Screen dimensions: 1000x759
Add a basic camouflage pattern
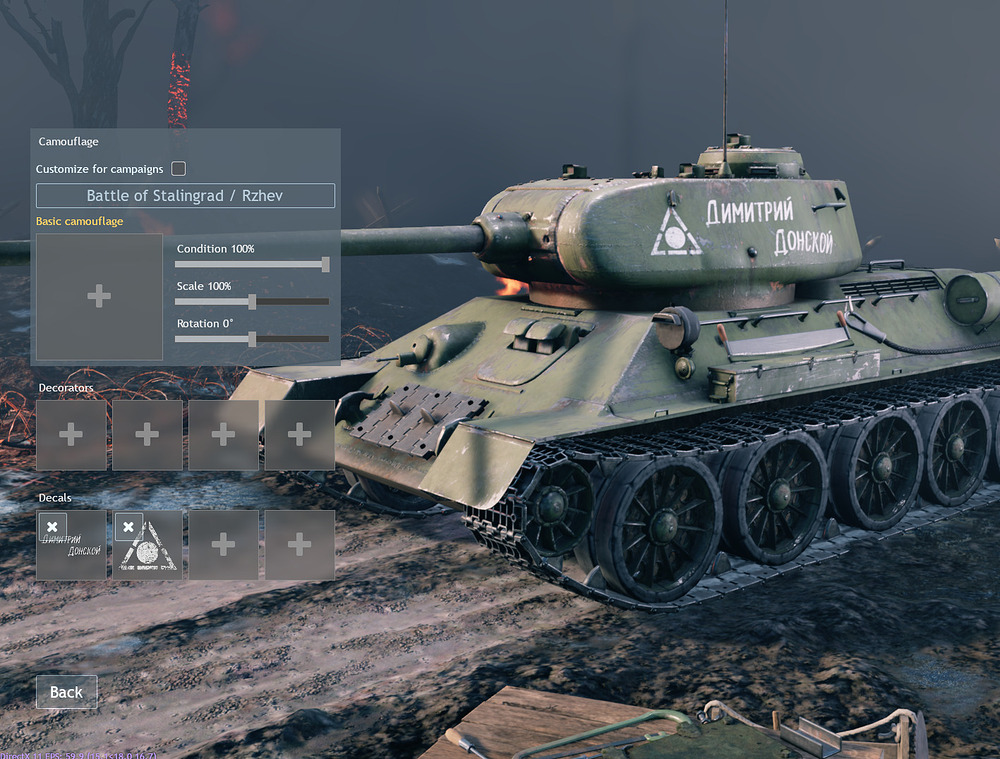(99, 296)
